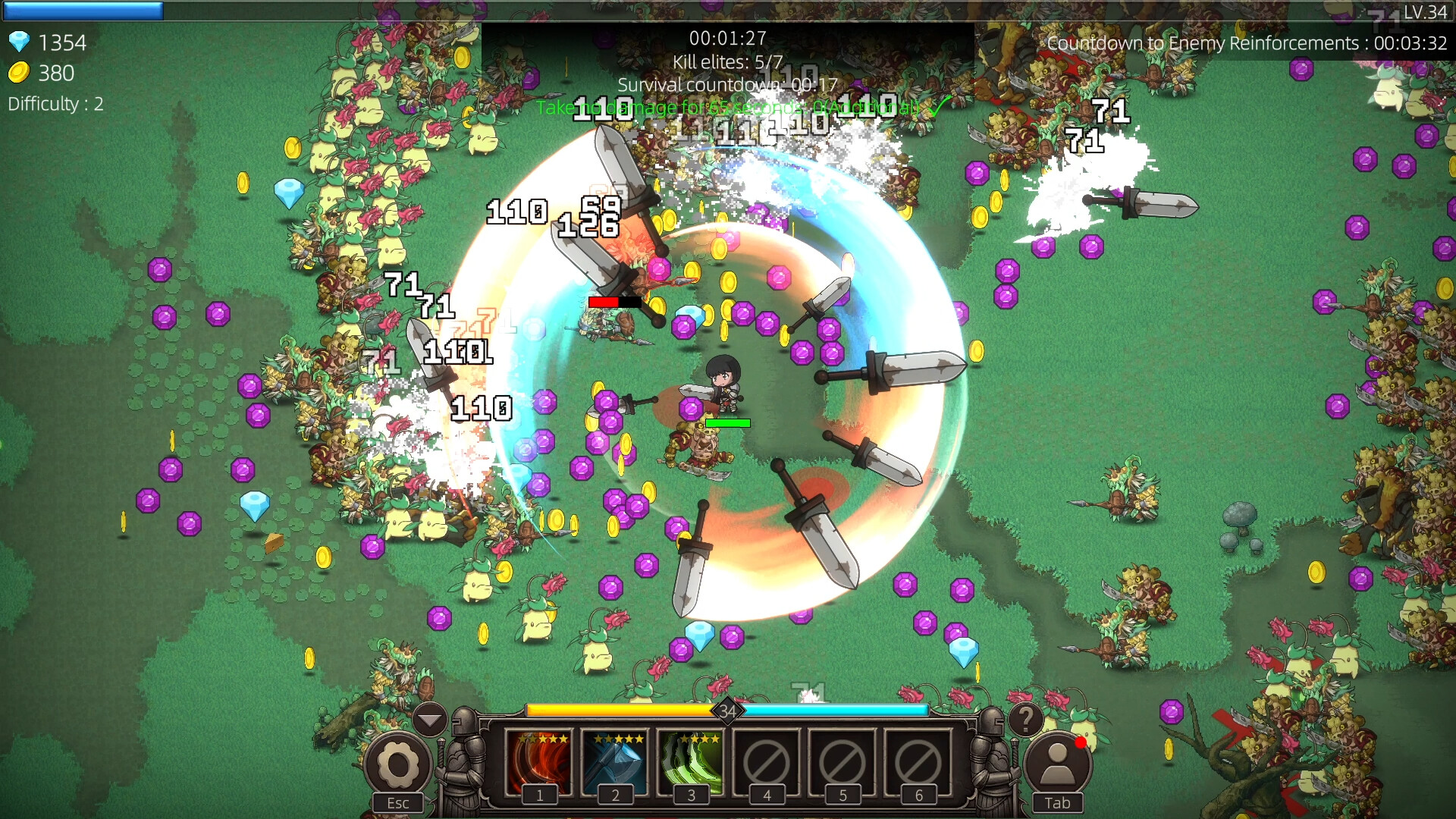Click the empty skill slot 4
The height and width of the screenshot is (819, 1456).
point(767,762)
